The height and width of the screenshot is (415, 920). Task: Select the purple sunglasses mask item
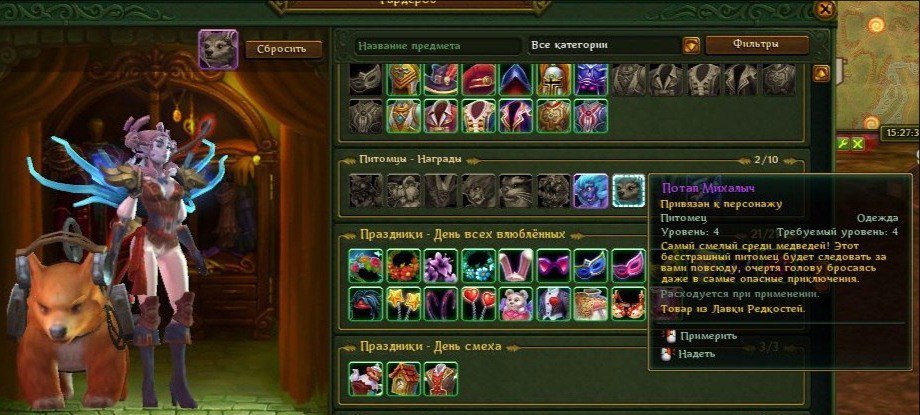pyautogui.click(x=552, y=266)
